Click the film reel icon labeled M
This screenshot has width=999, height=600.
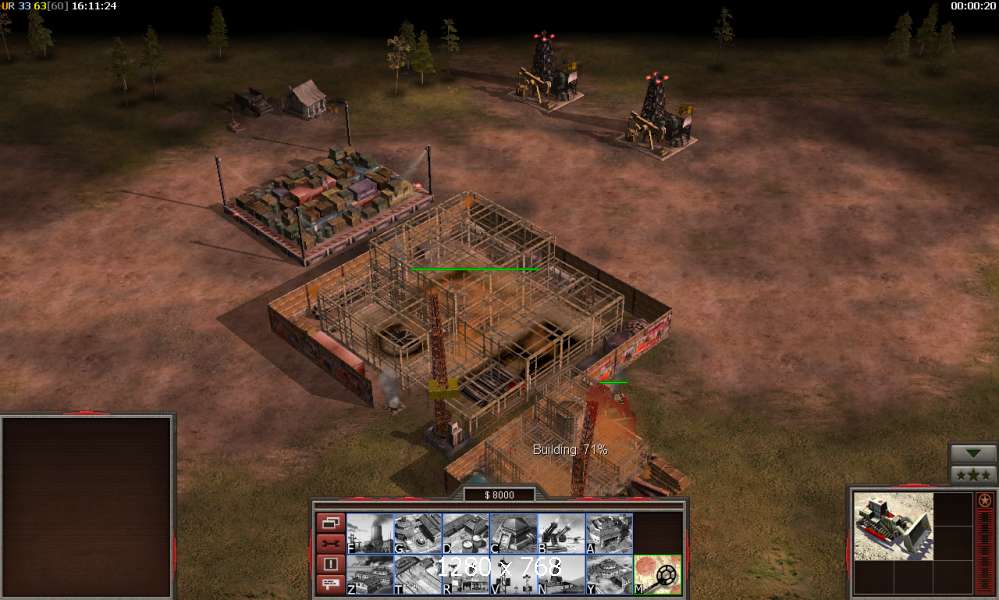pos(657,575)
